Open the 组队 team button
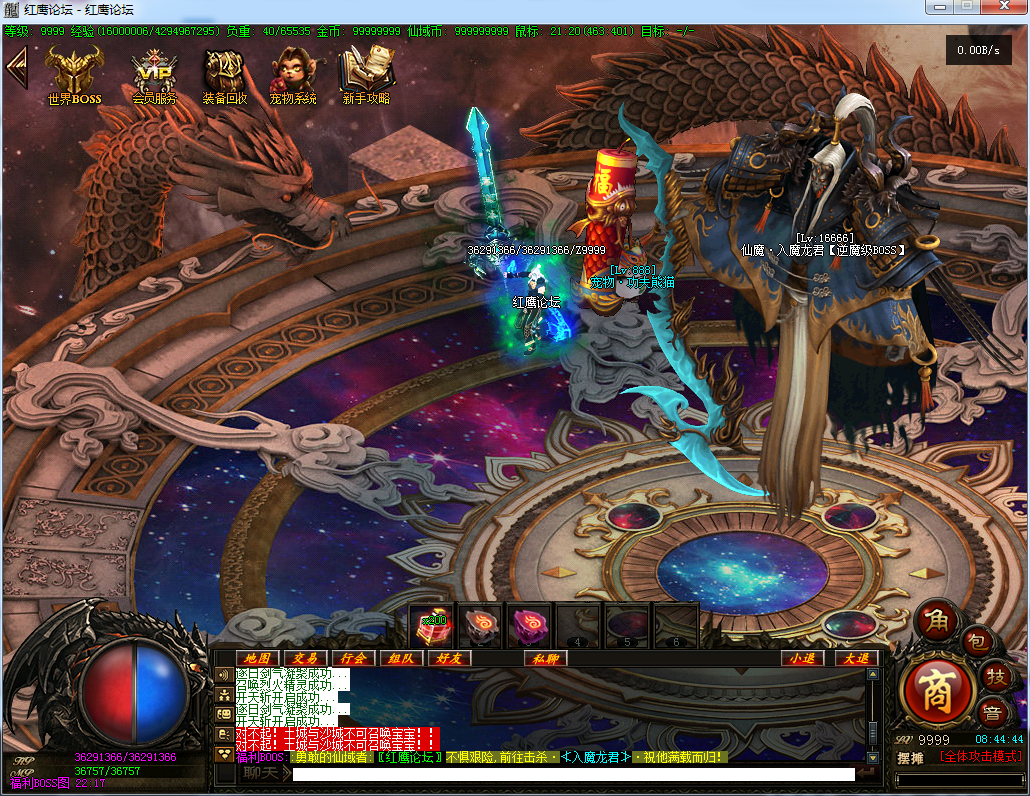The width and height of the screenshot is (1030, 796). (x=401, y=658)
